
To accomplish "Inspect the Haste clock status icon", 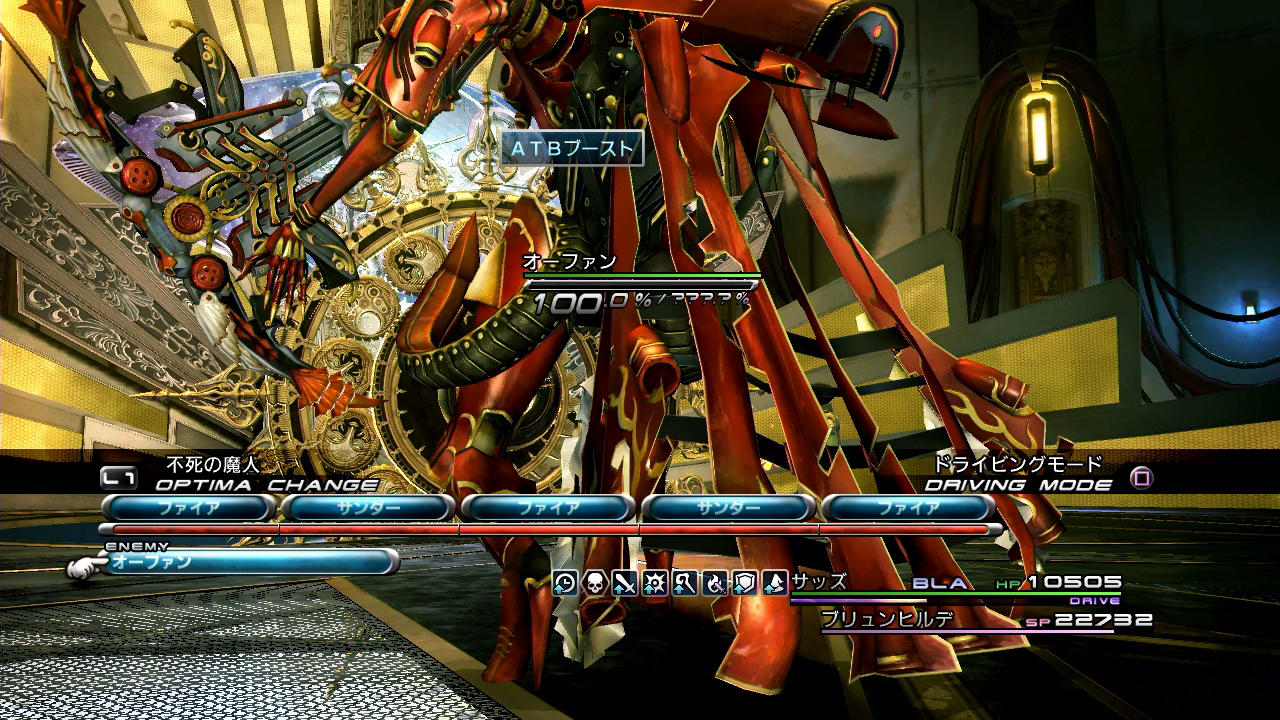I will click(x=565, y=583).
